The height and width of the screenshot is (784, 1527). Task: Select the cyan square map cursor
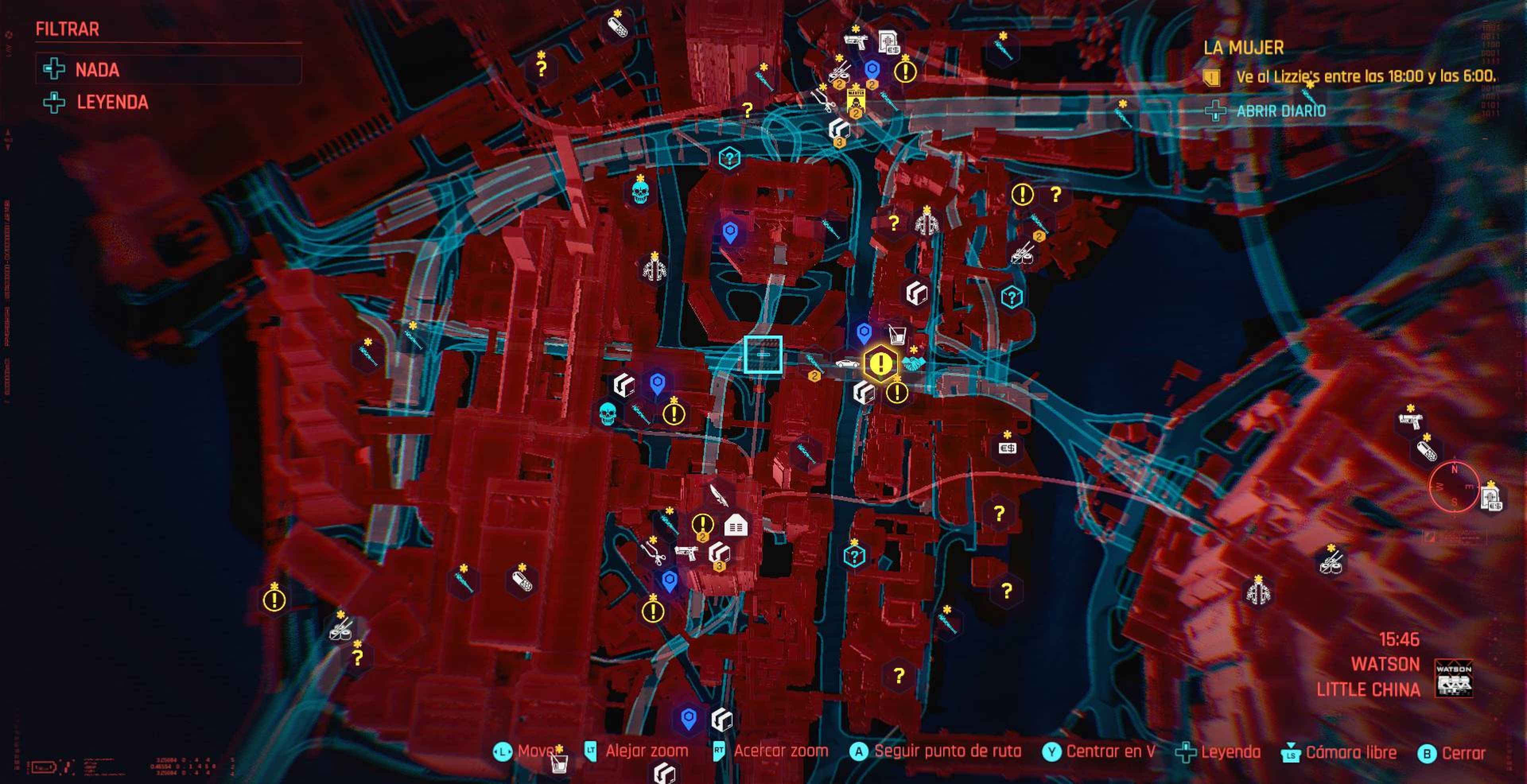pyautogui.click(x=763, y=354)
